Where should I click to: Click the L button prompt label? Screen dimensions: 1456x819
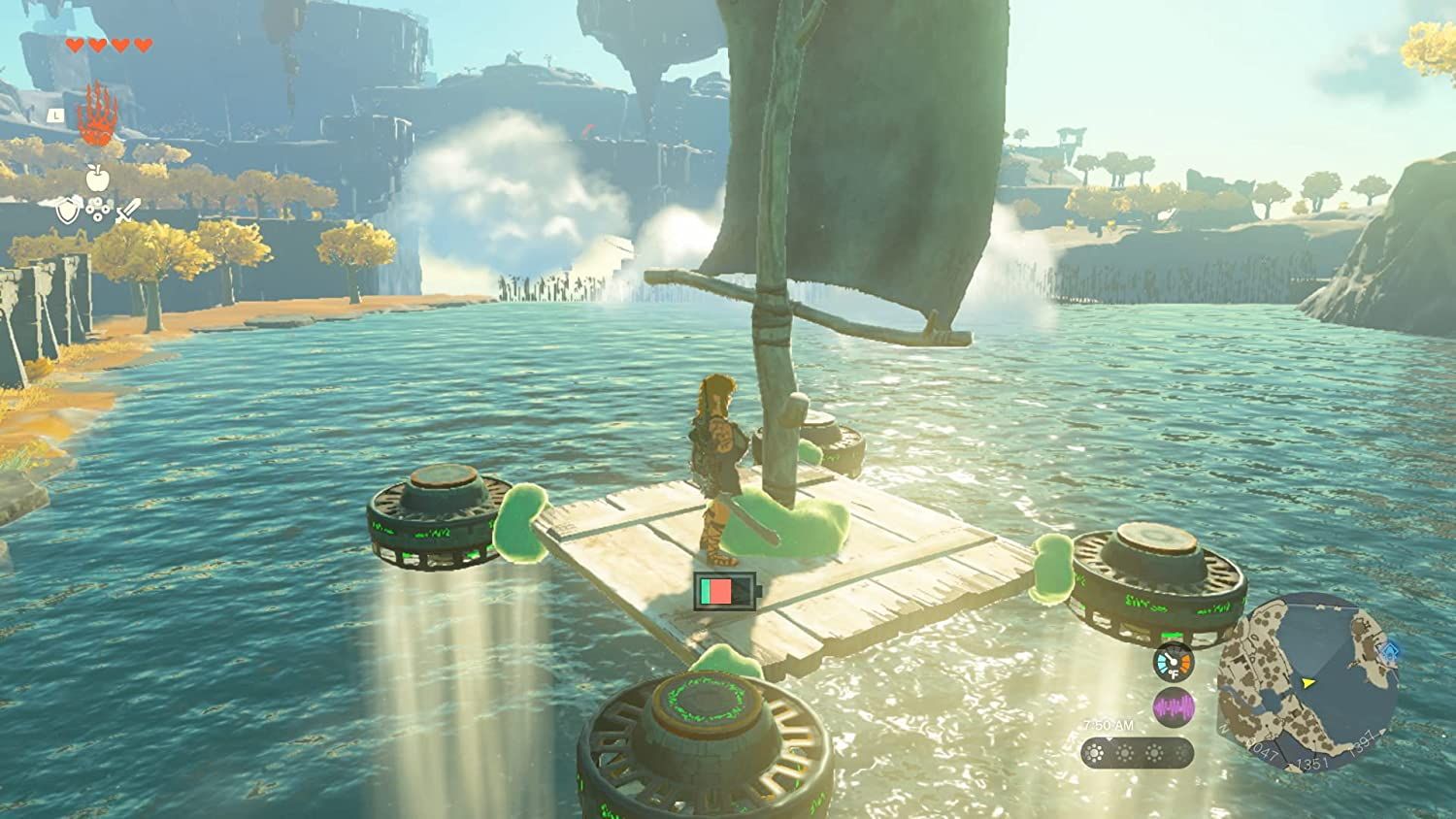pos(55,115)
